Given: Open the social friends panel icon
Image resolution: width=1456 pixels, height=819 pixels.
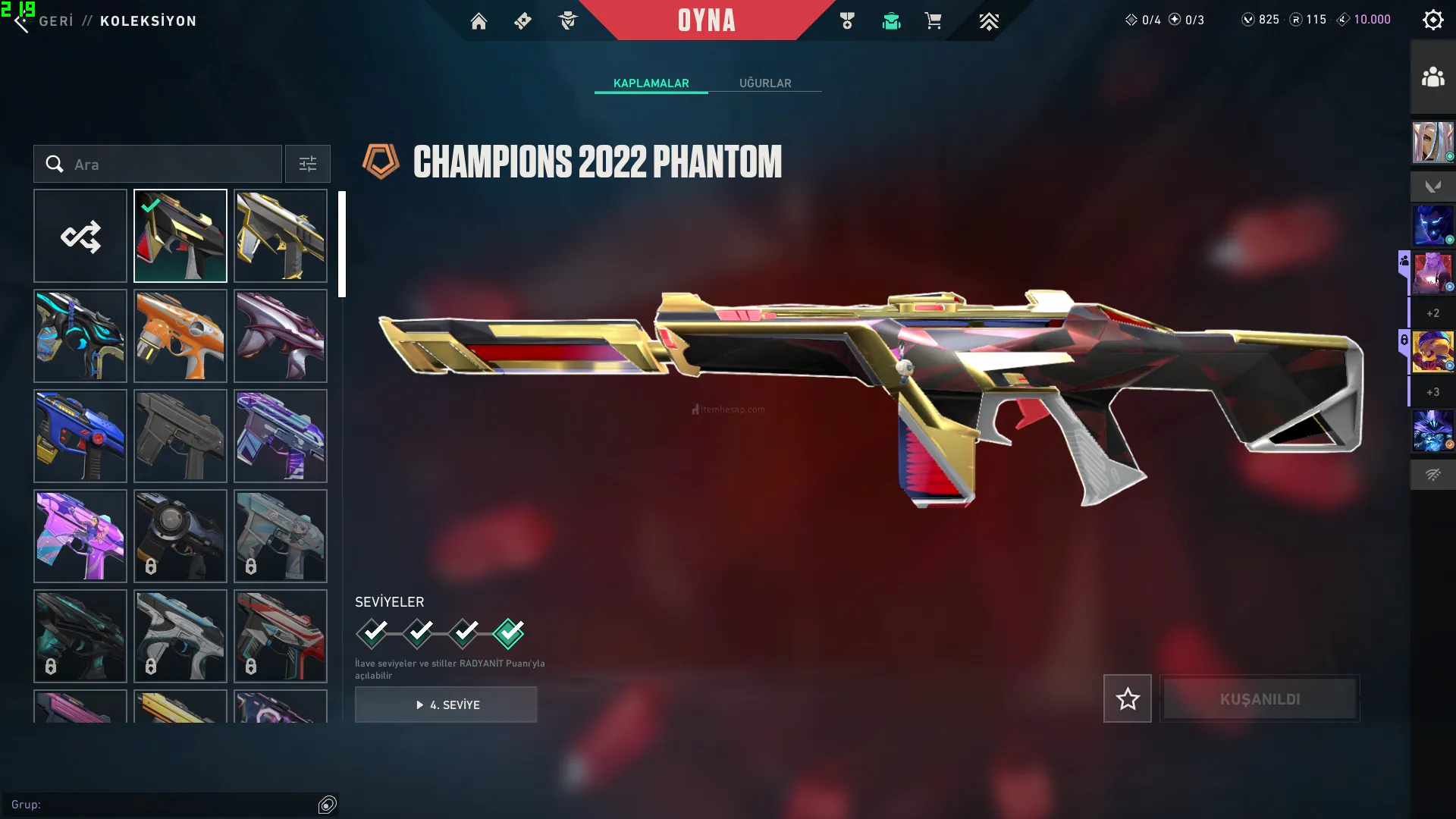Looking at the screenshot, I should [x=1432, y=77].
